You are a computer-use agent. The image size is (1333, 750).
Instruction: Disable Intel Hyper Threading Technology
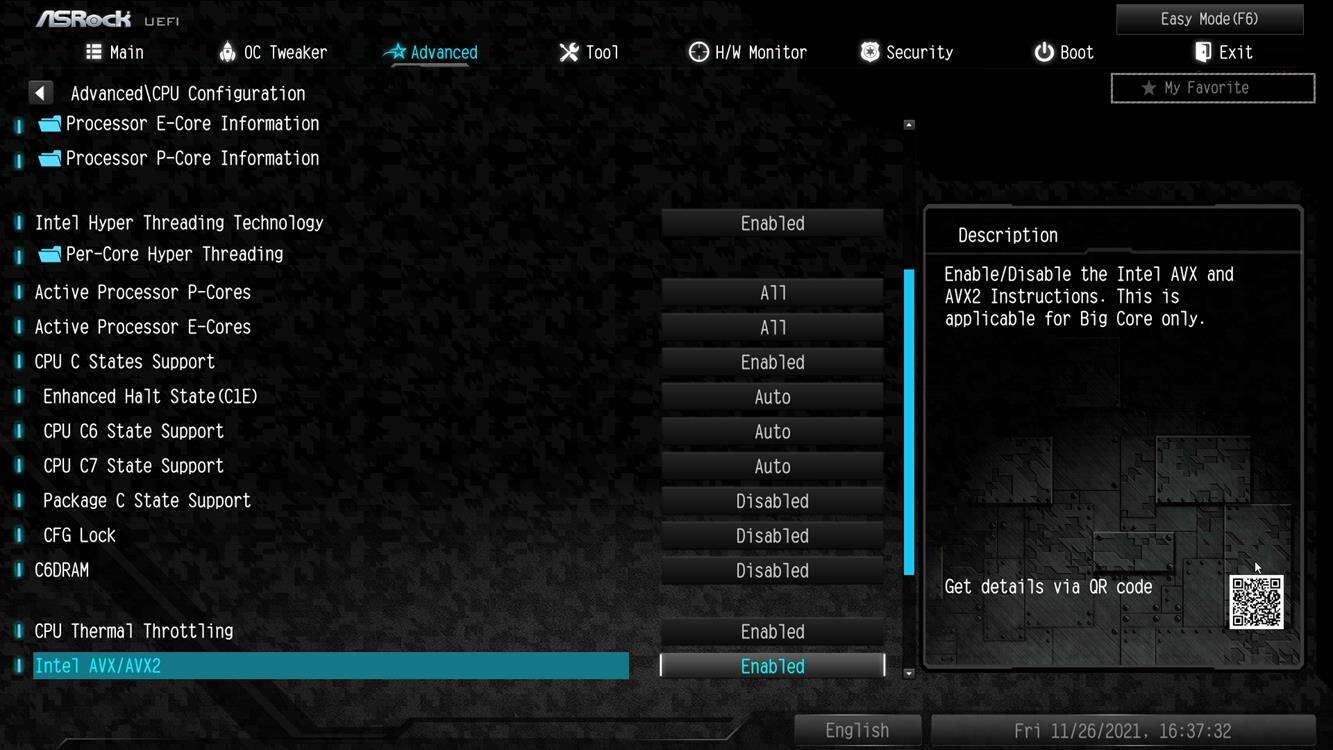tap(771, 223)
